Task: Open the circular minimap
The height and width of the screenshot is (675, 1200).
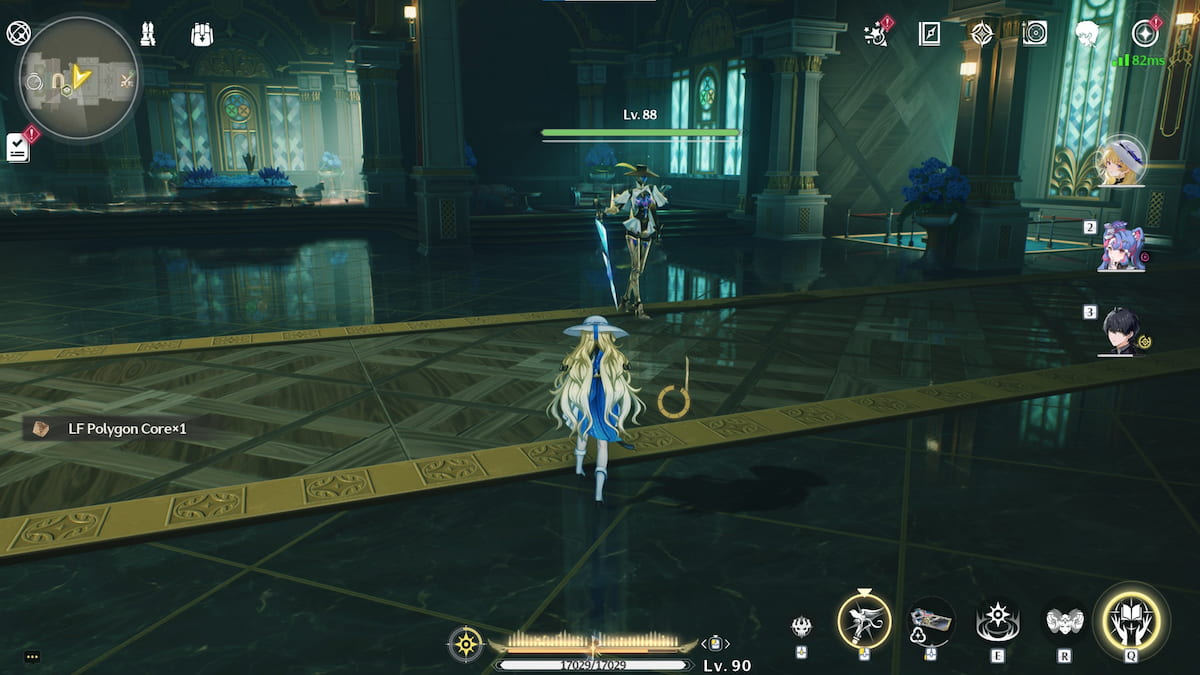Action: click(78, 79)
